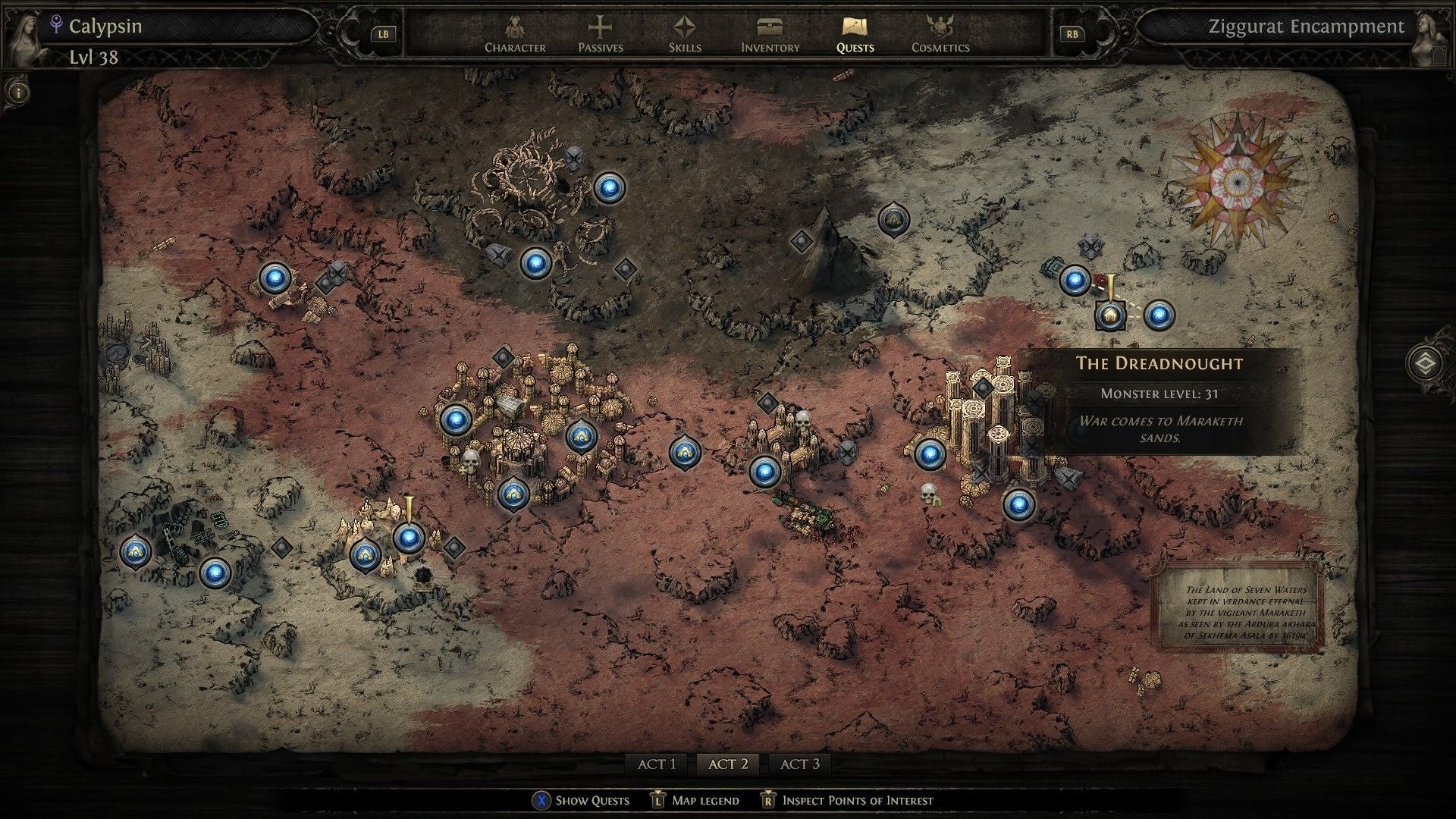This screenshot has width=1456, height=819.
Task: Enable Inspect Points of Interest mode
Action: pyautogui.click(x=768, y=800)
